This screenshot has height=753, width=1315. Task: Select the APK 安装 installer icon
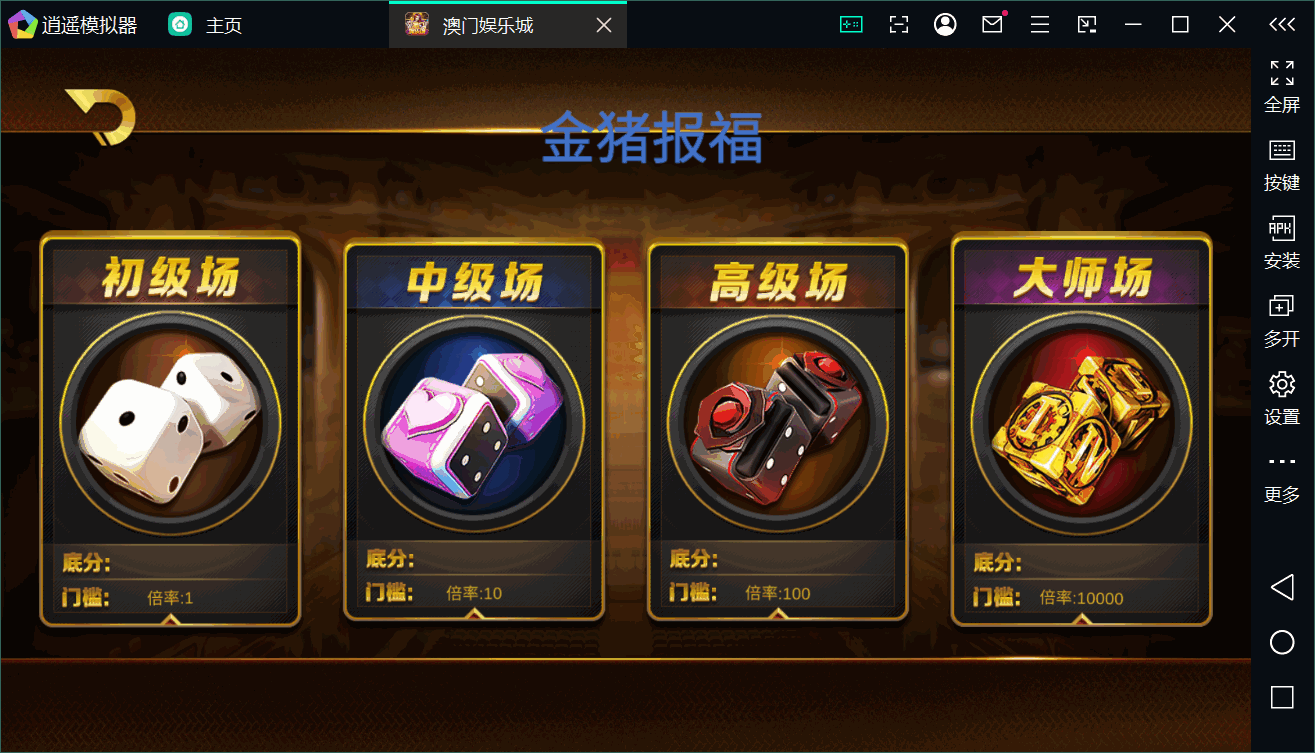[1281, 240]
